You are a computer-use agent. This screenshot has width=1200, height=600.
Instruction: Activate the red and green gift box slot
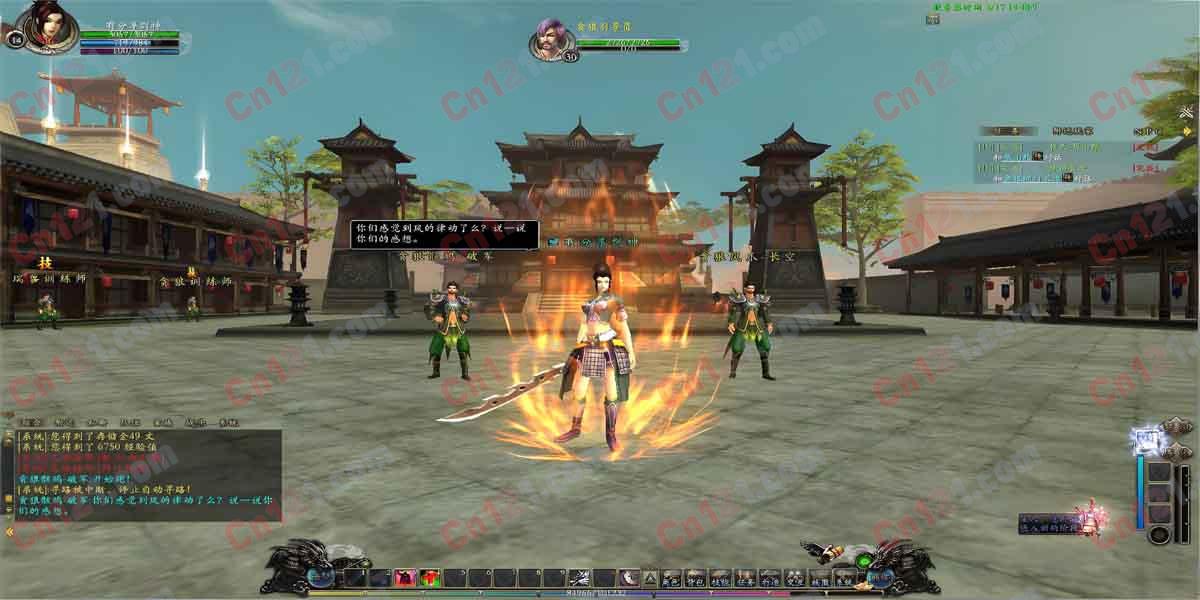click(x=429, y=577)
